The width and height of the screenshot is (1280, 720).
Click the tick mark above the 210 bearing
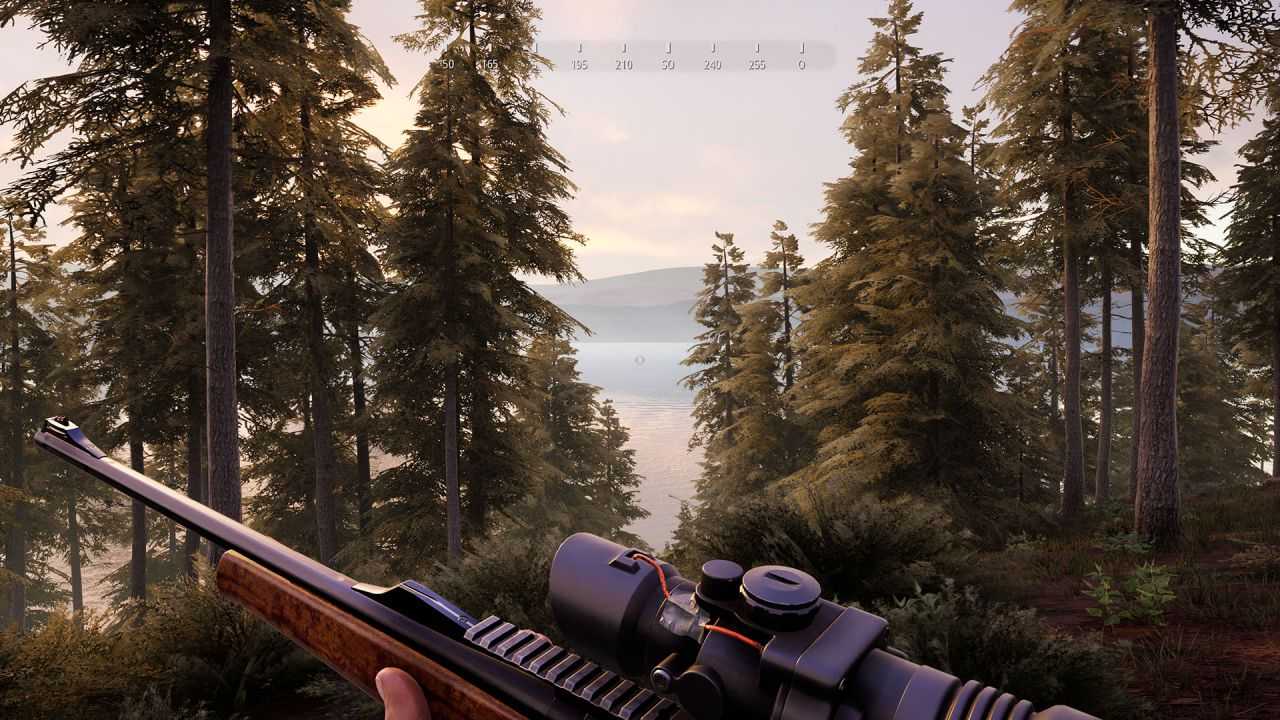coord(627,49)
